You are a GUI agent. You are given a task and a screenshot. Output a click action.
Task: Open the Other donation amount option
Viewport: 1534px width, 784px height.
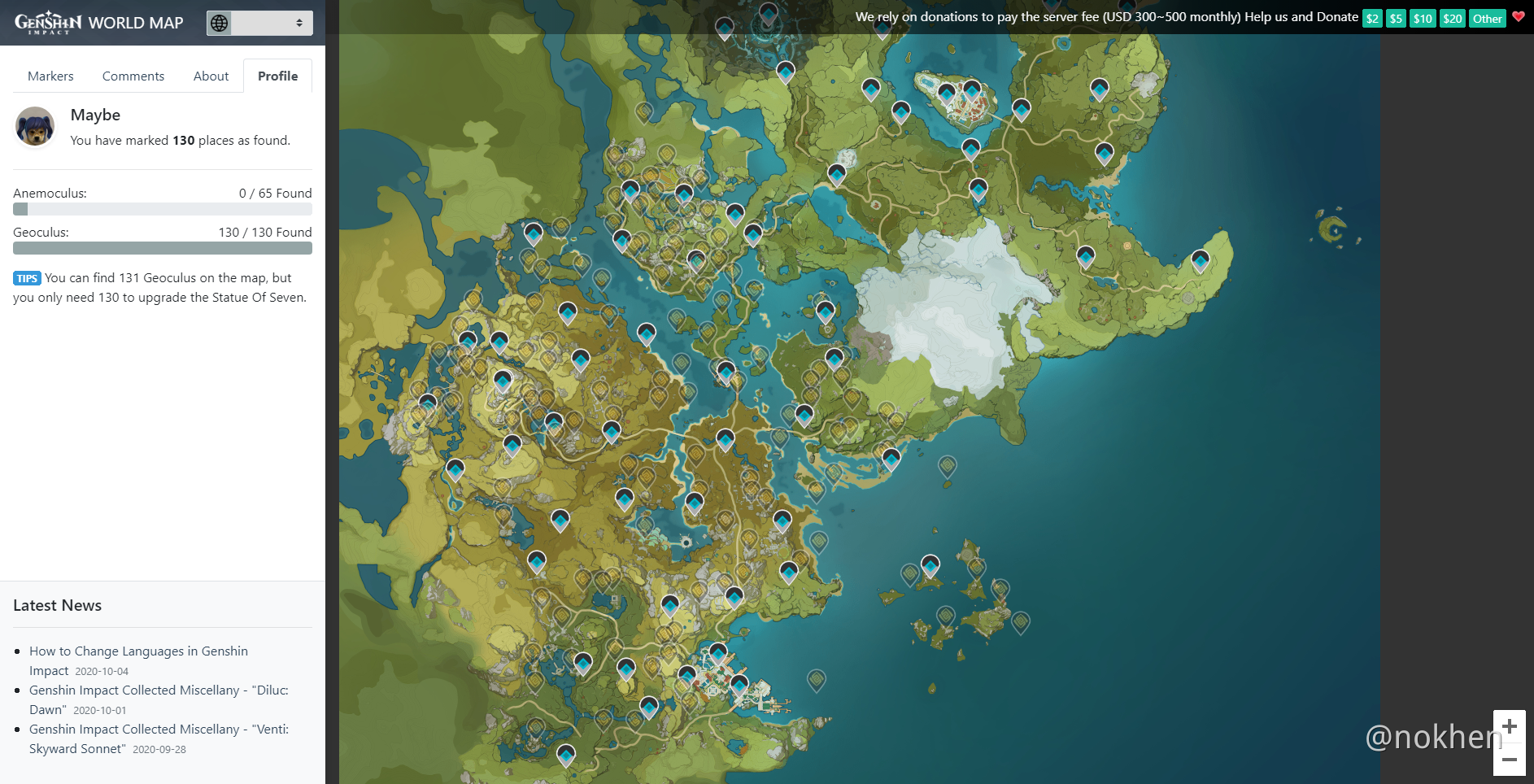point(1487,18)
